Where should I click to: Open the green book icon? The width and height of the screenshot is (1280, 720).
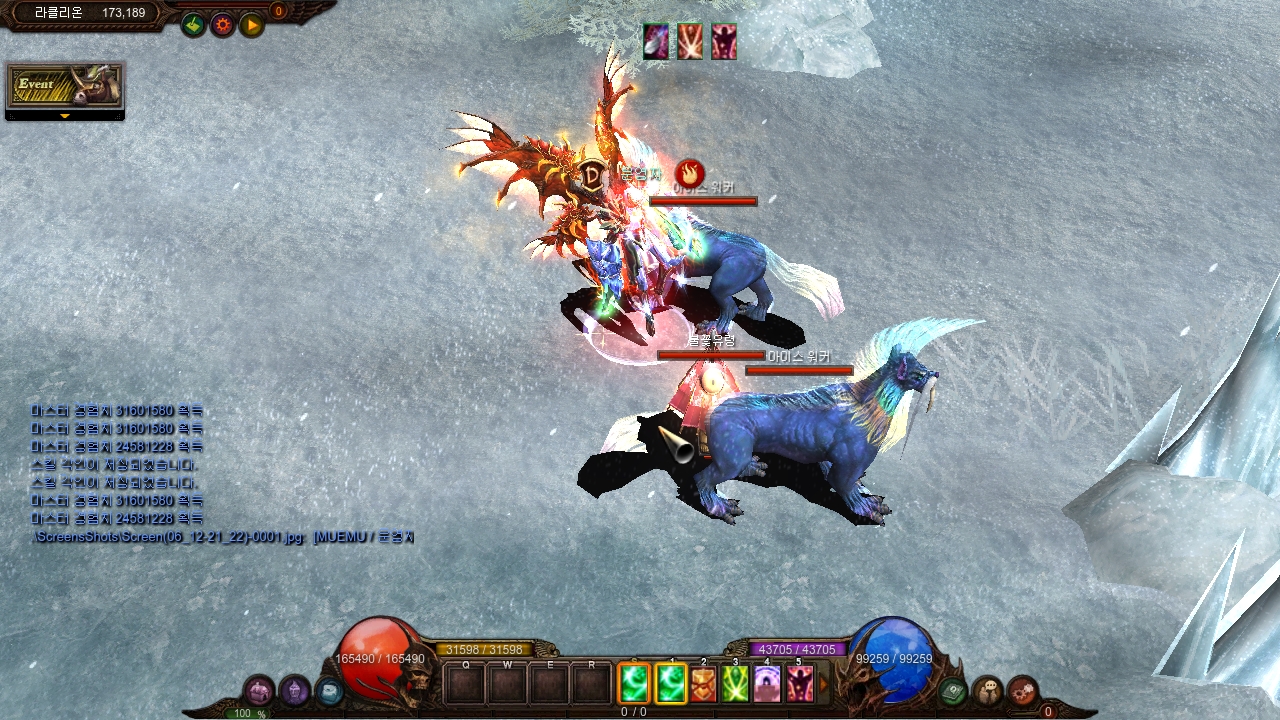tap(953, 690)
